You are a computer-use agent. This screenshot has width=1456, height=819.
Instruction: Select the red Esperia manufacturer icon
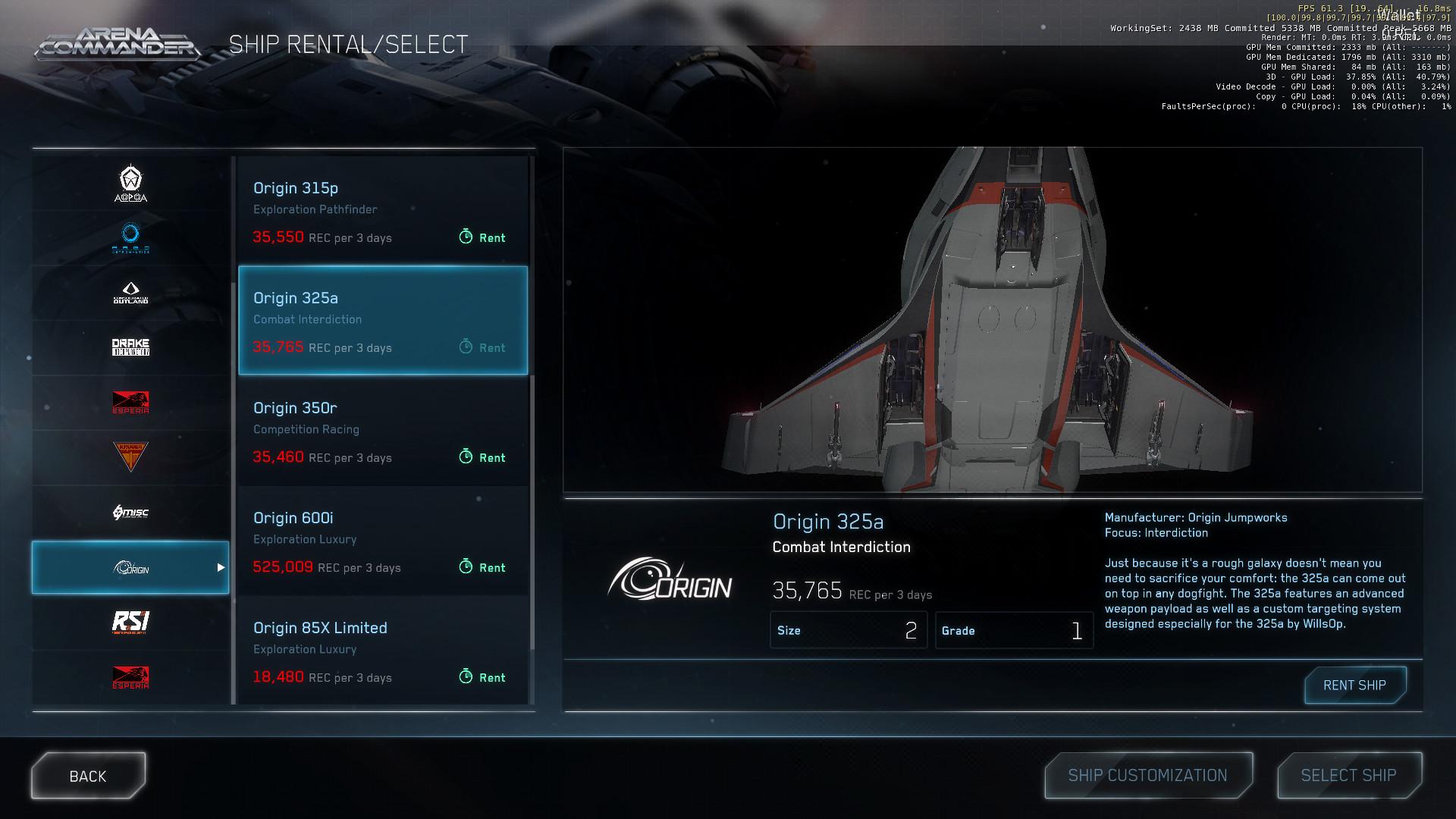tap(130, 402)
